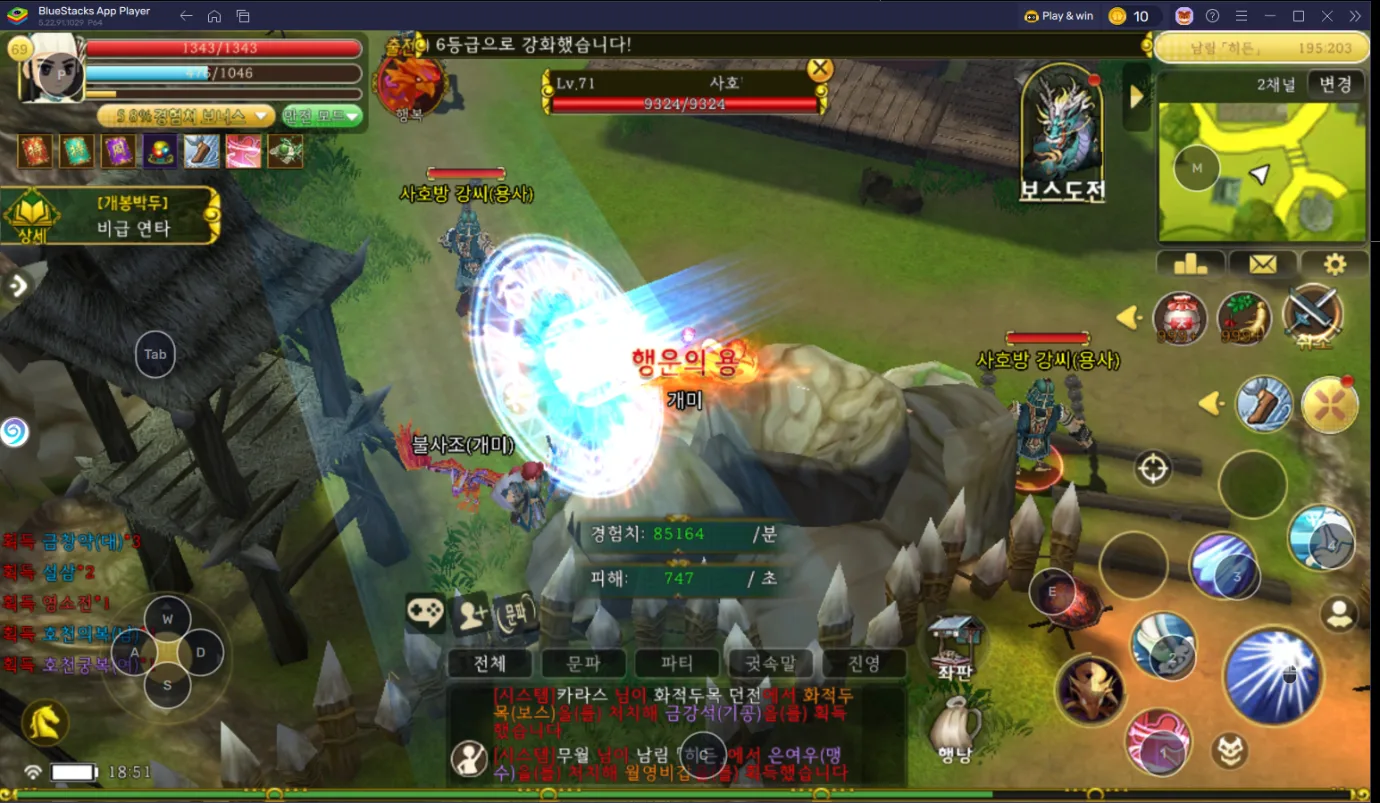Switch chat to the 문파 tab
This screenshot has height=803, width=1380.
click(583, 663)
